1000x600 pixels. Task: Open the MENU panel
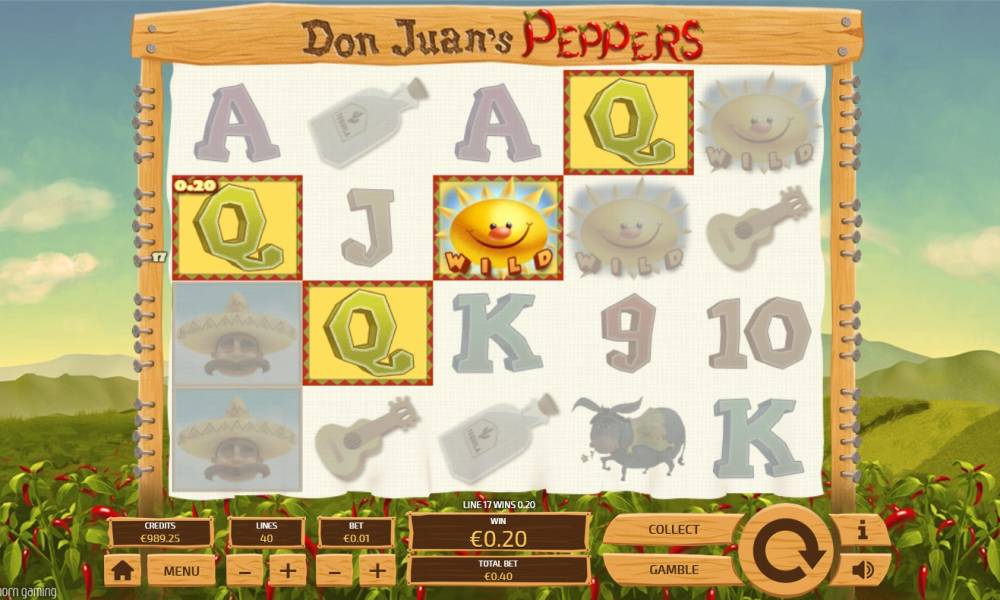(181, 571)
